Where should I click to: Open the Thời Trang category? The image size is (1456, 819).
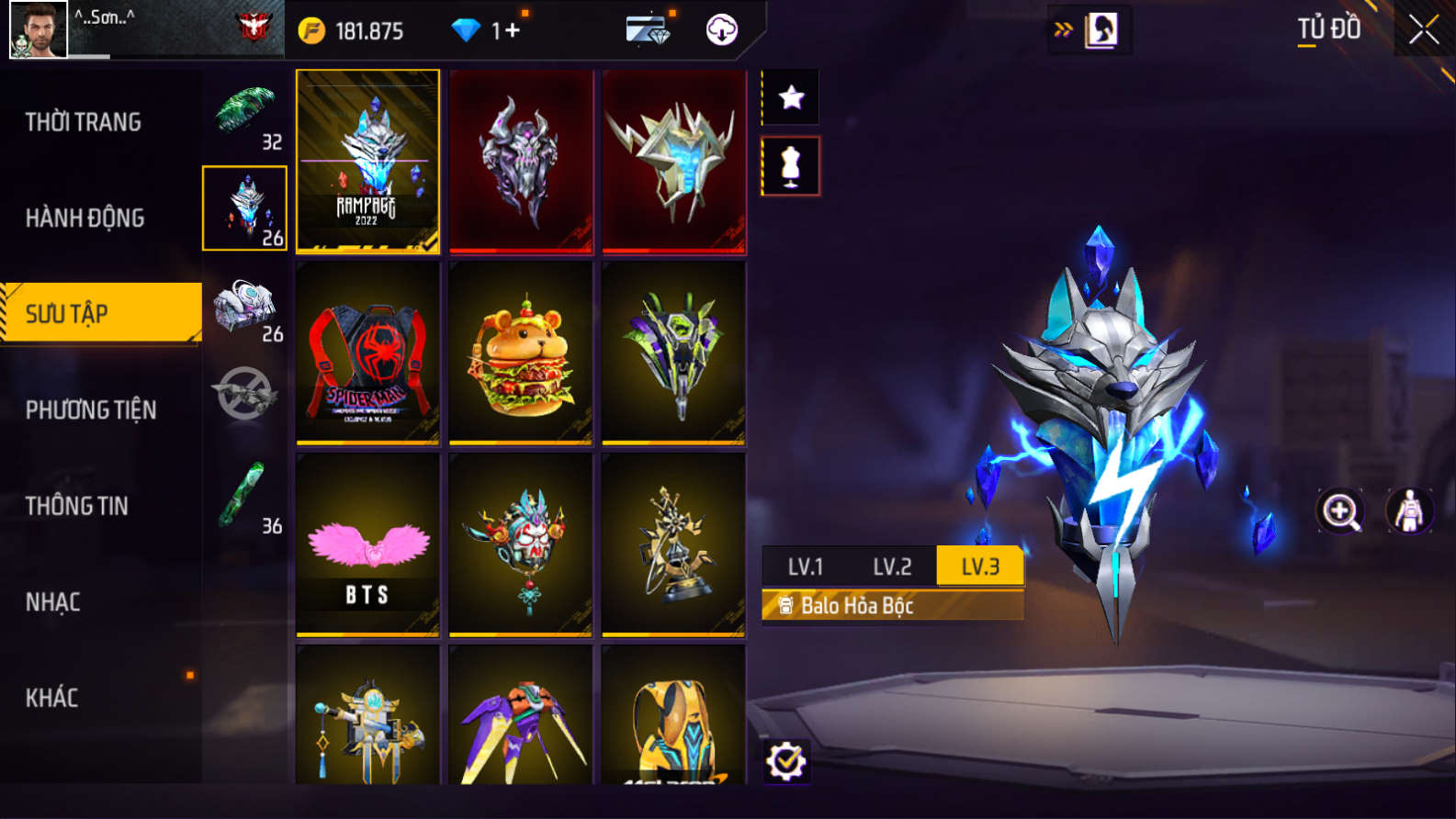pyautogui.click(x=84, y=122)
